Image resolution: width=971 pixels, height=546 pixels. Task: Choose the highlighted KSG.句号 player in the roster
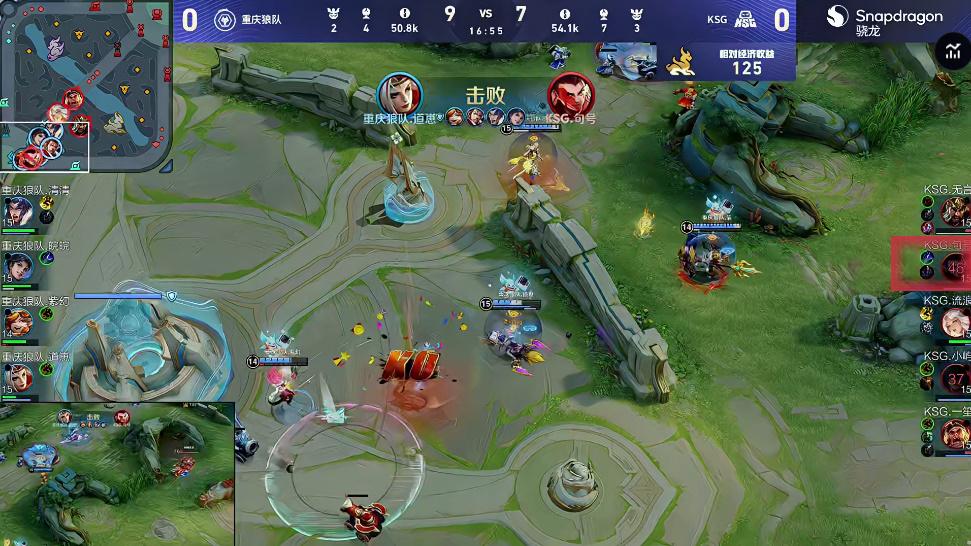[953, 266]
